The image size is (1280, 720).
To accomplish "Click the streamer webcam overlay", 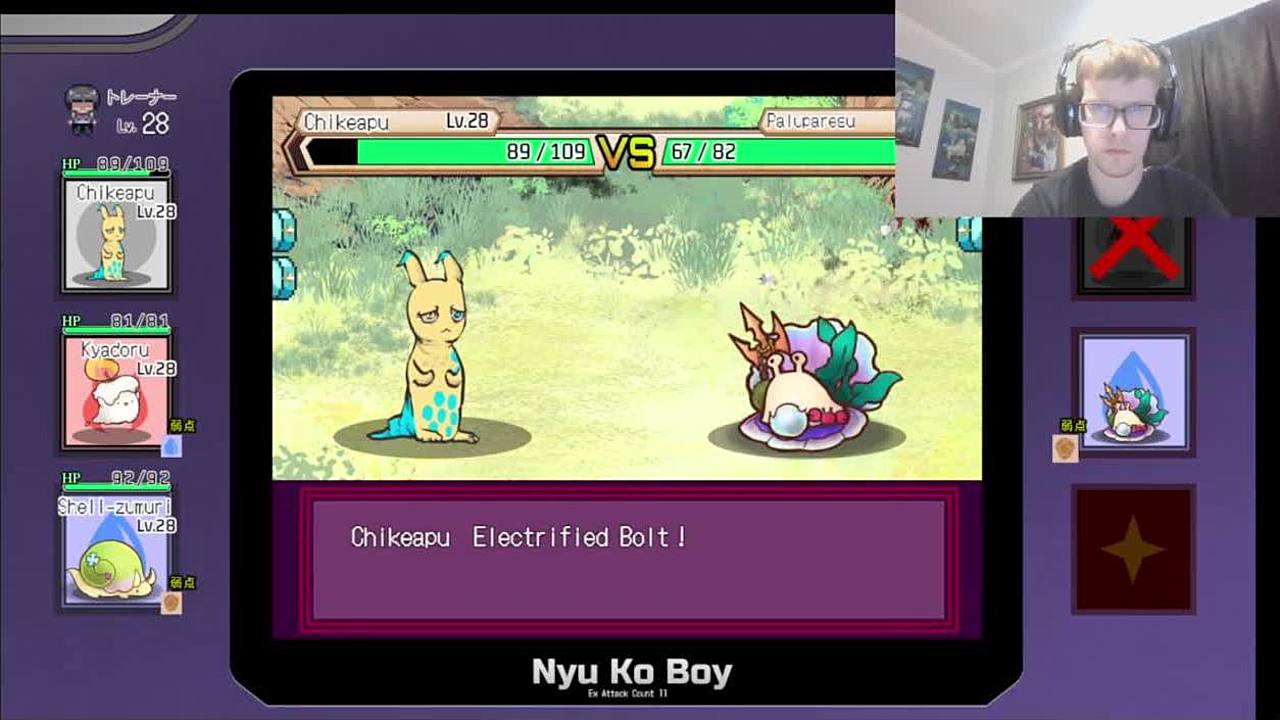I will (x=1086, y=108).
